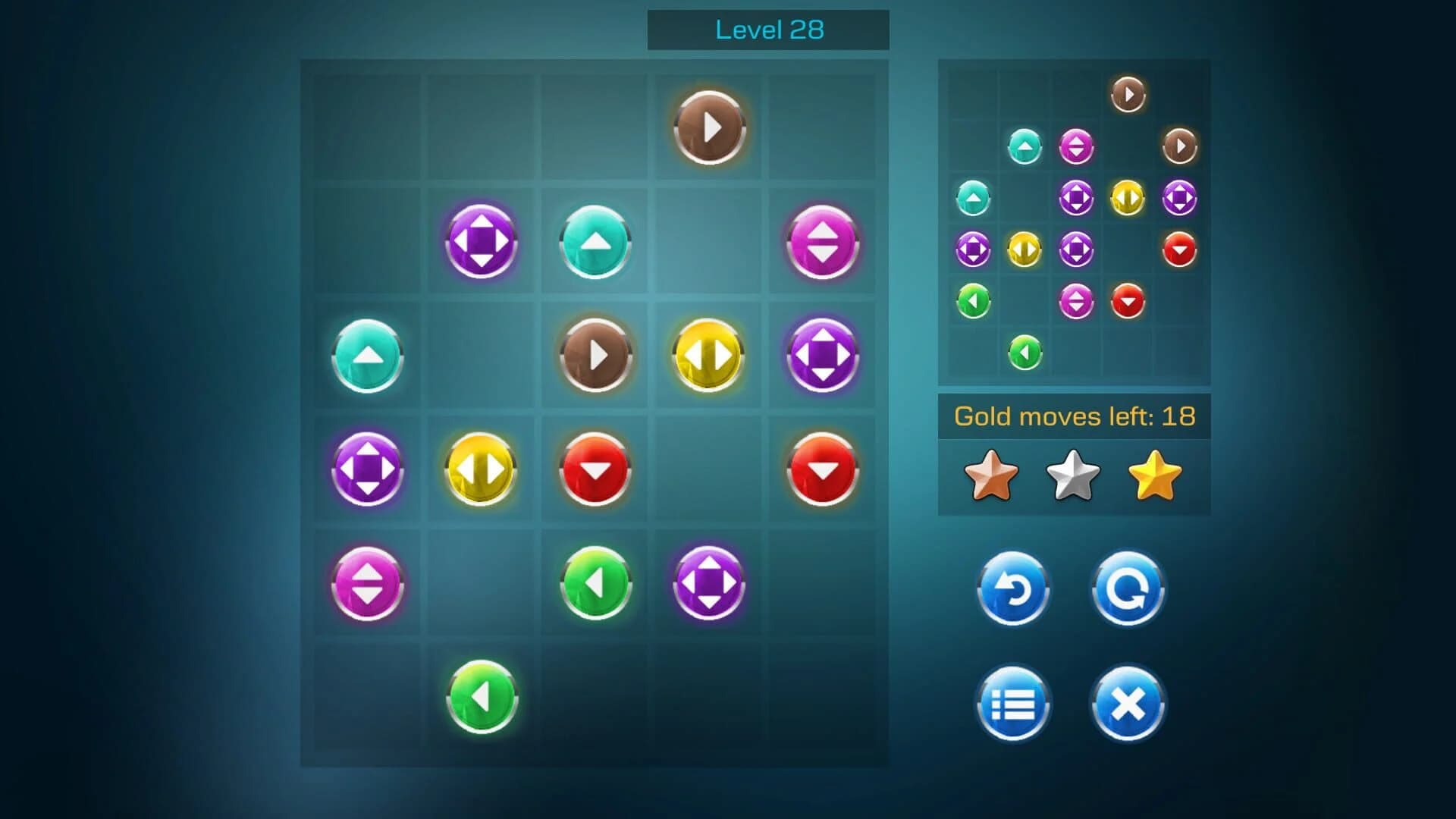1456x819 pixels.
Task: Click the red down-arrow orb on far right
Action: (822, 469)
